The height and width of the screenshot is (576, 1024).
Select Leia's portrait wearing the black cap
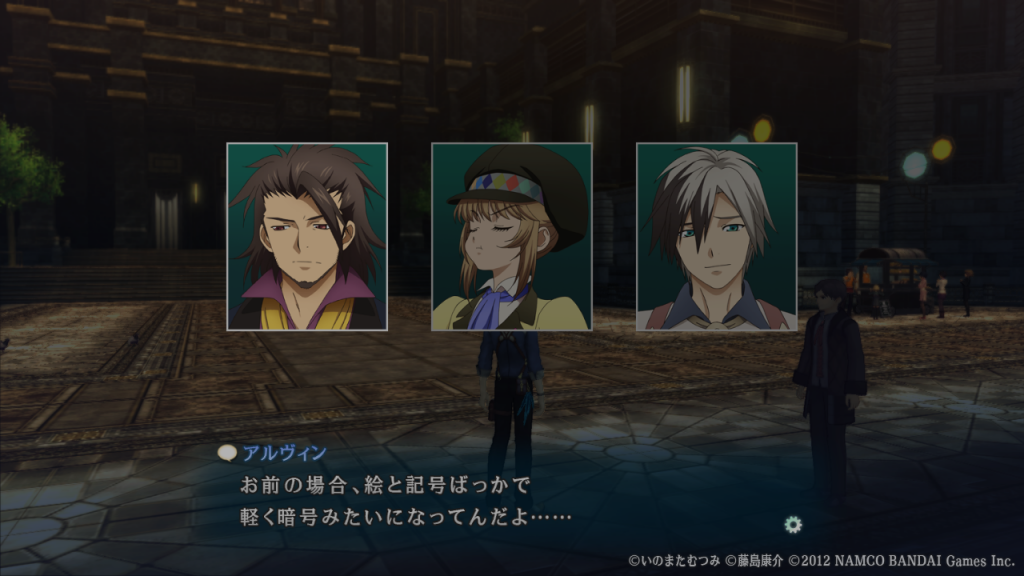pos(511,237)
